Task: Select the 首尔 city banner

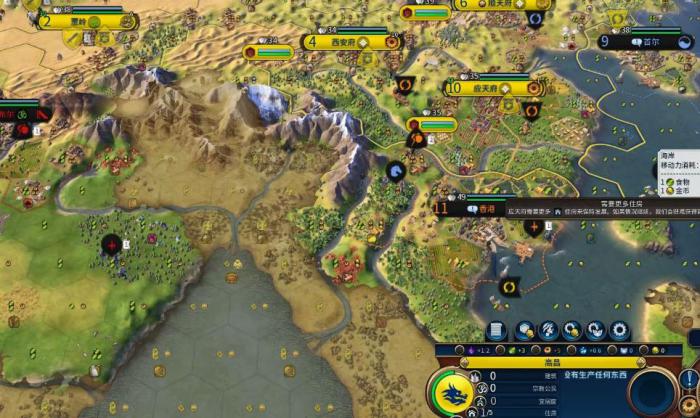Action: coord(647,42)
